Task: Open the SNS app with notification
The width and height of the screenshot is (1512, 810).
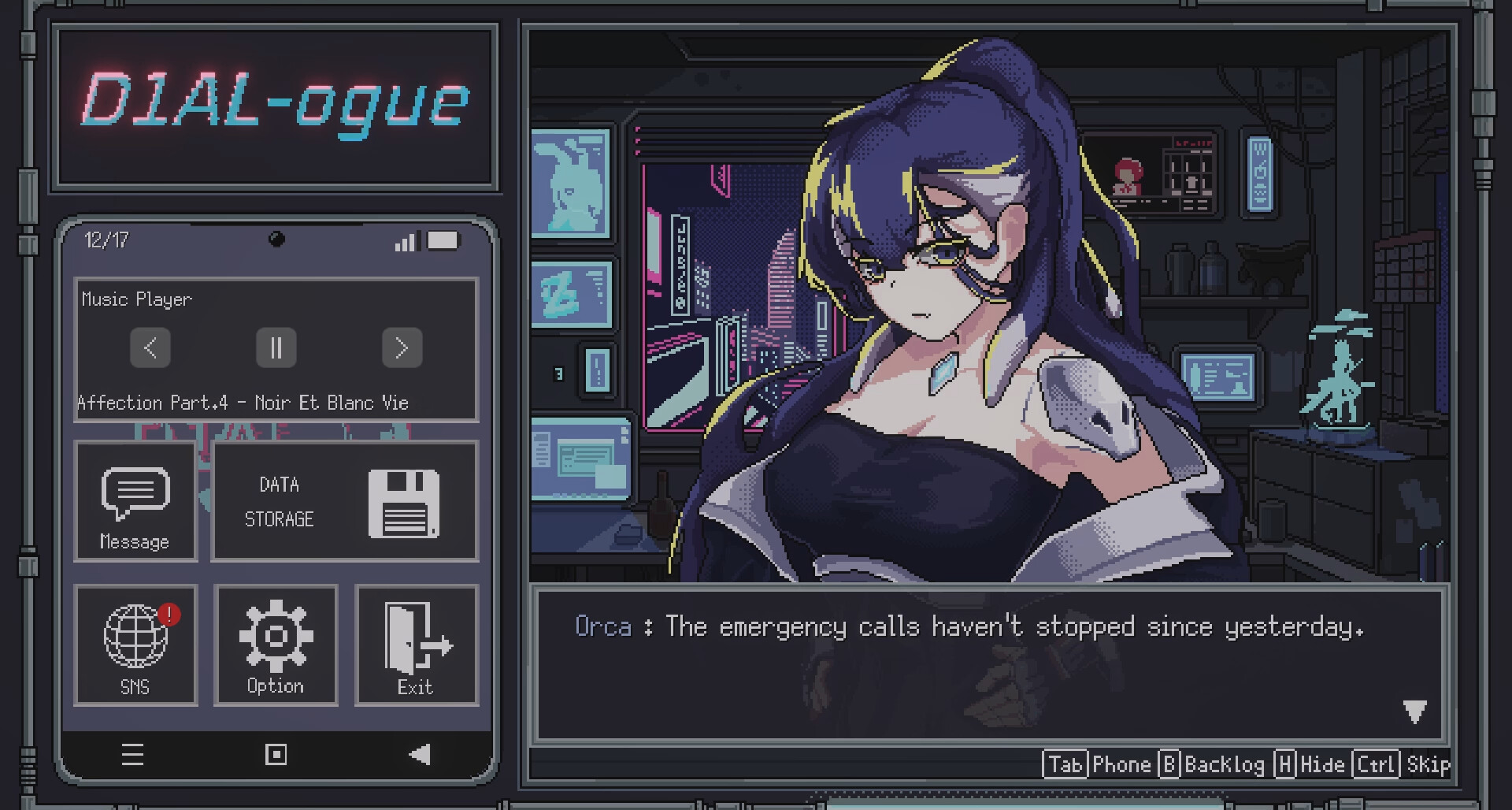Action: (x=135, y=645)
